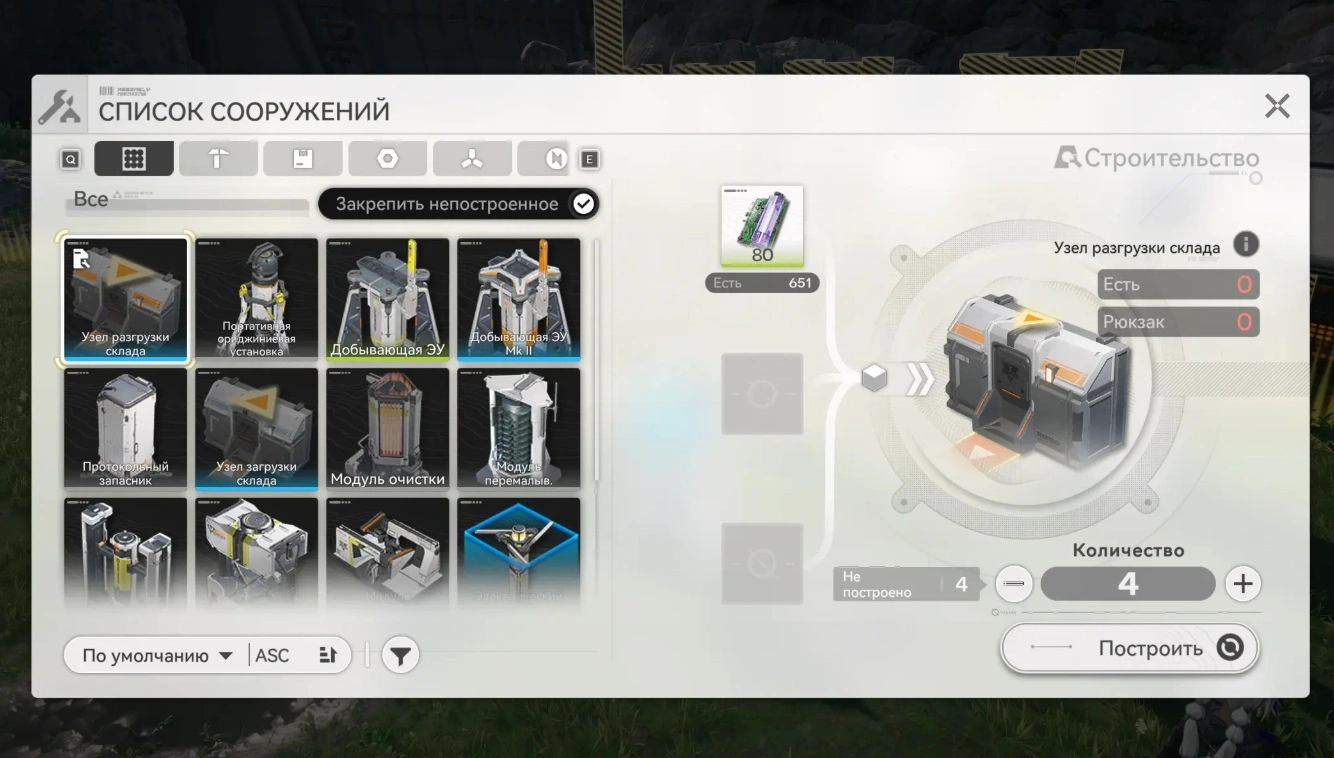Switch to the three-blade fan category tab
This screenshot has width=1334, height=758.
[472, 159]
